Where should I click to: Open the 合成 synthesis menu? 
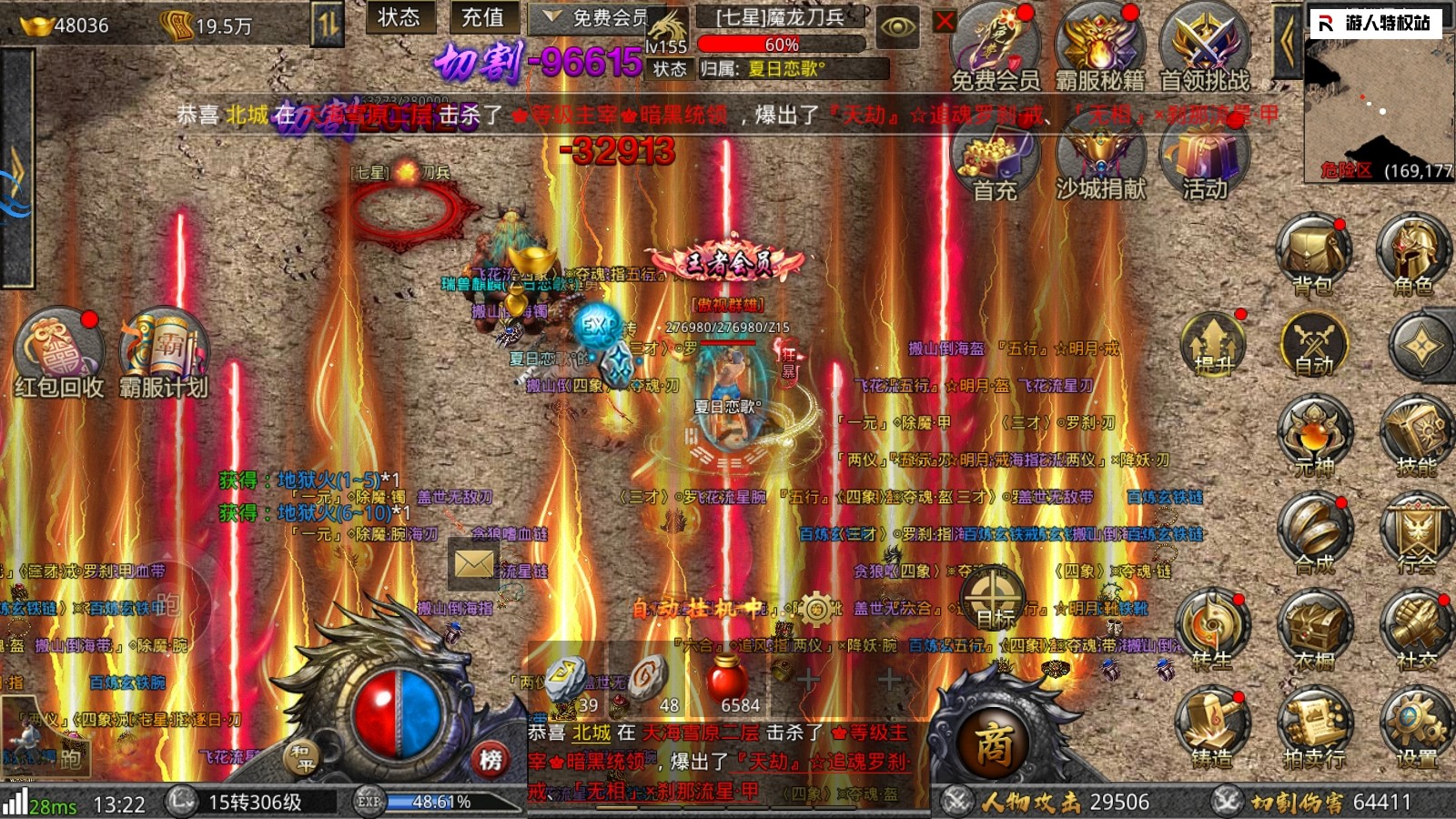pos(1312,531)
